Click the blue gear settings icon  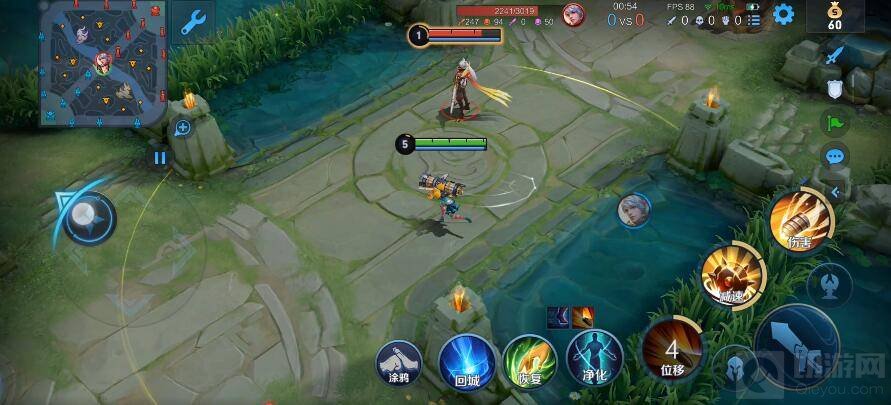(x=783, y=14)
